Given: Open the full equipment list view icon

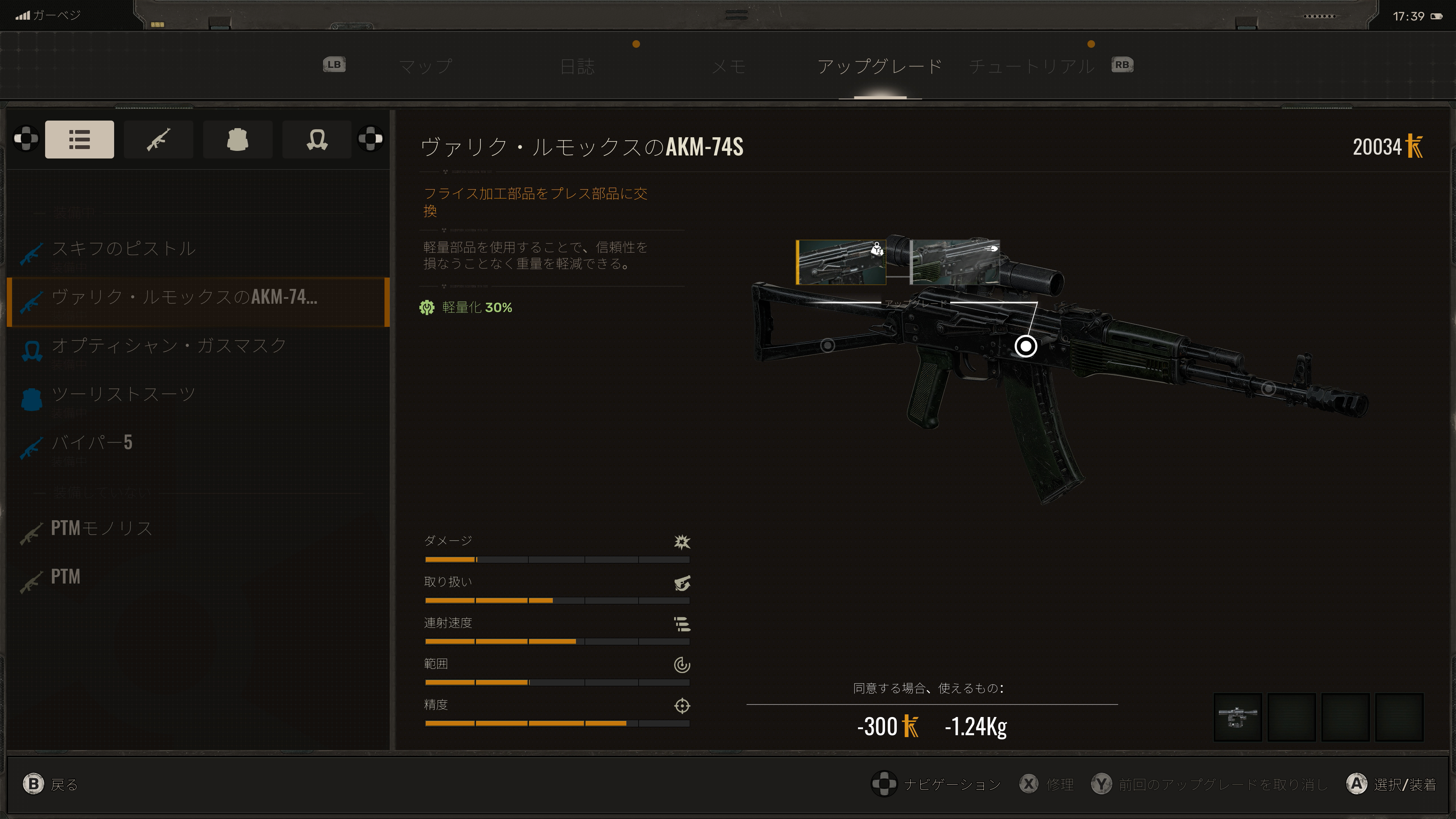Looking at the screenshot, I should click(79, 139).
